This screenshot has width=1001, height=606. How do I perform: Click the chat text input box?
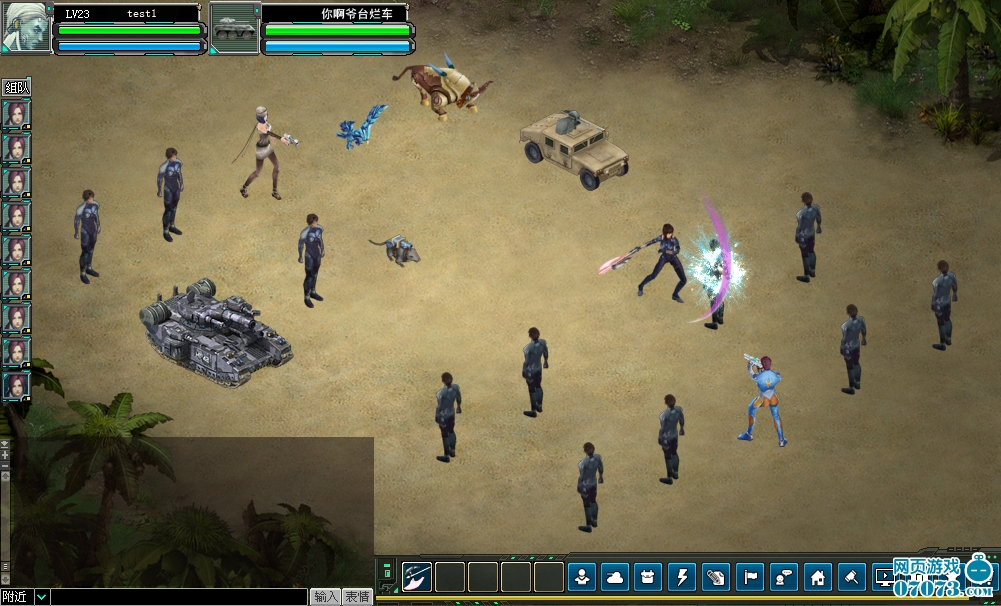coord(178,597)
